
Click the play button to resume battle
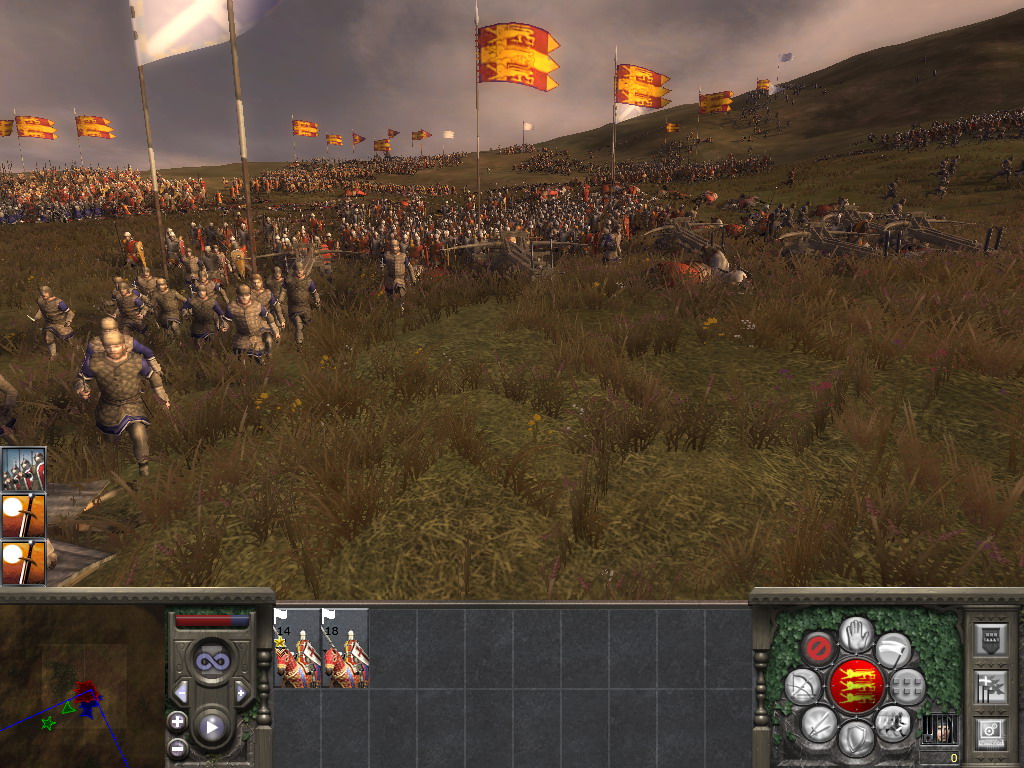[x=212, y=727]
